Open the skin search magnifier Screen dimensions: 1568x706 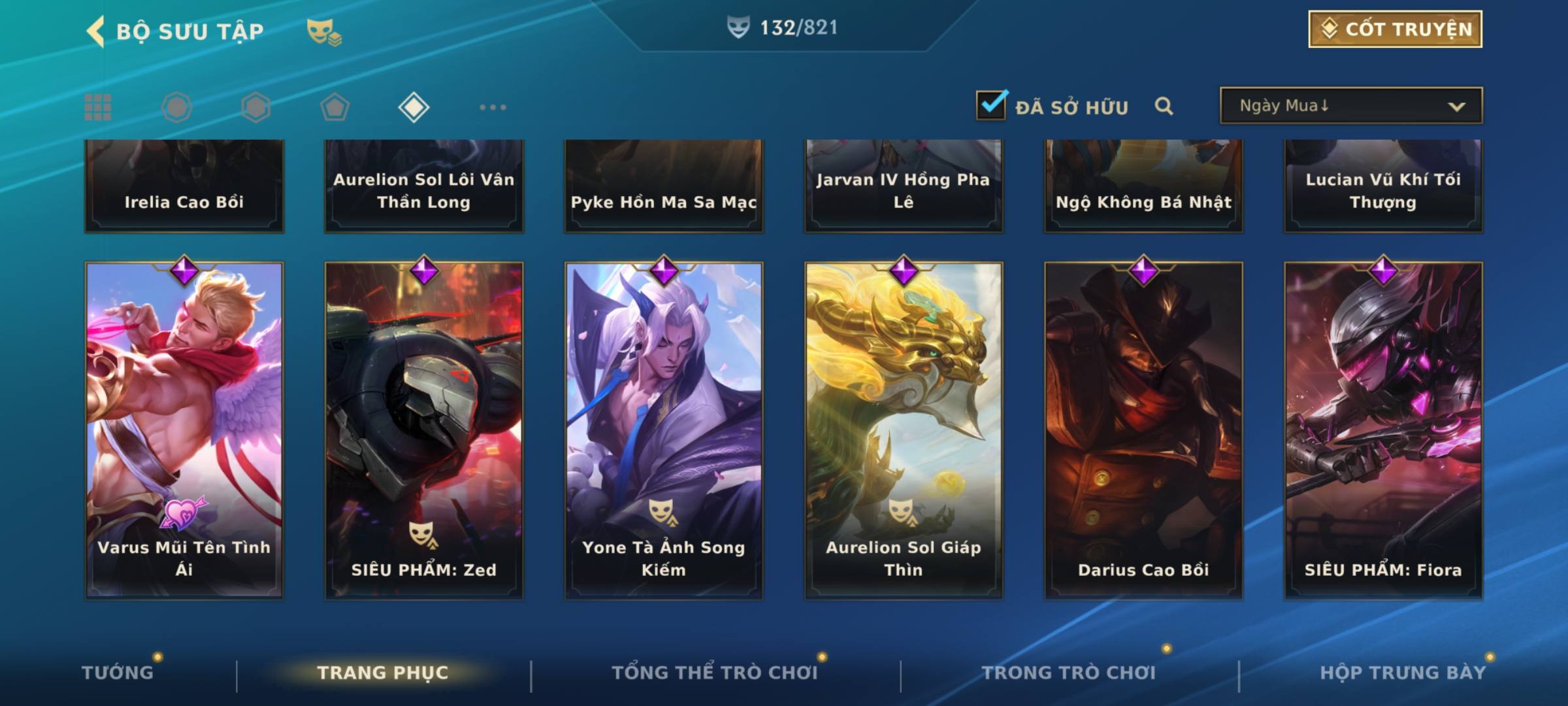[x=1164, y=106]
